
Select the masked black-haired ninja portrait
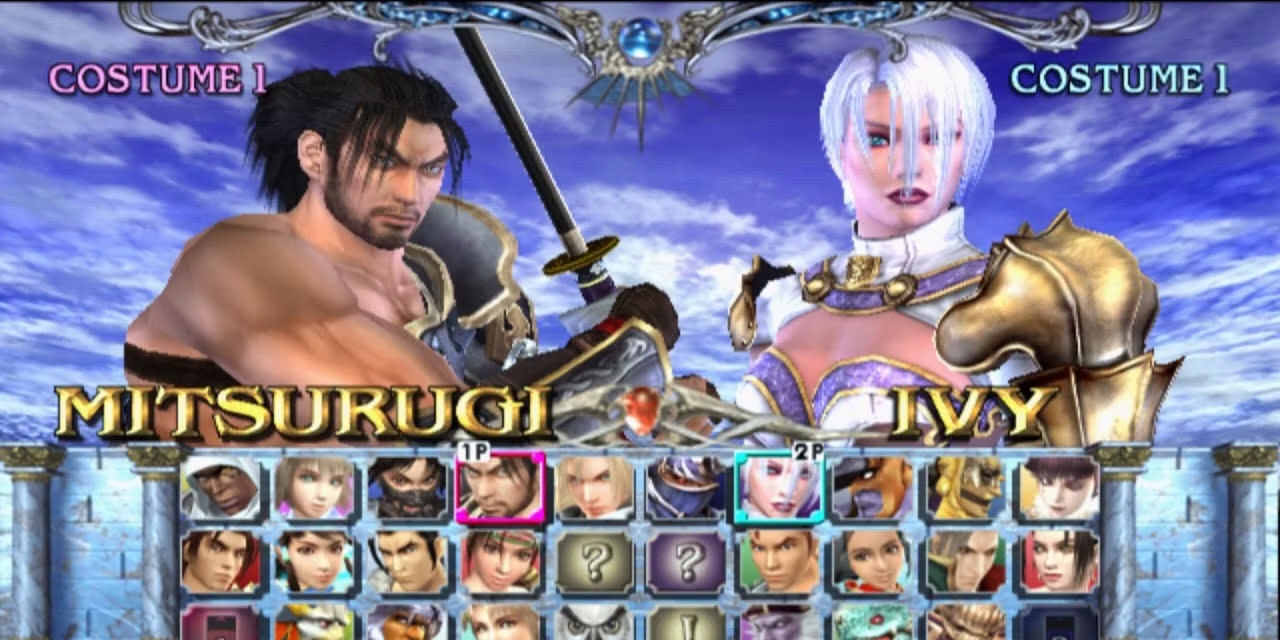(407, 488)
